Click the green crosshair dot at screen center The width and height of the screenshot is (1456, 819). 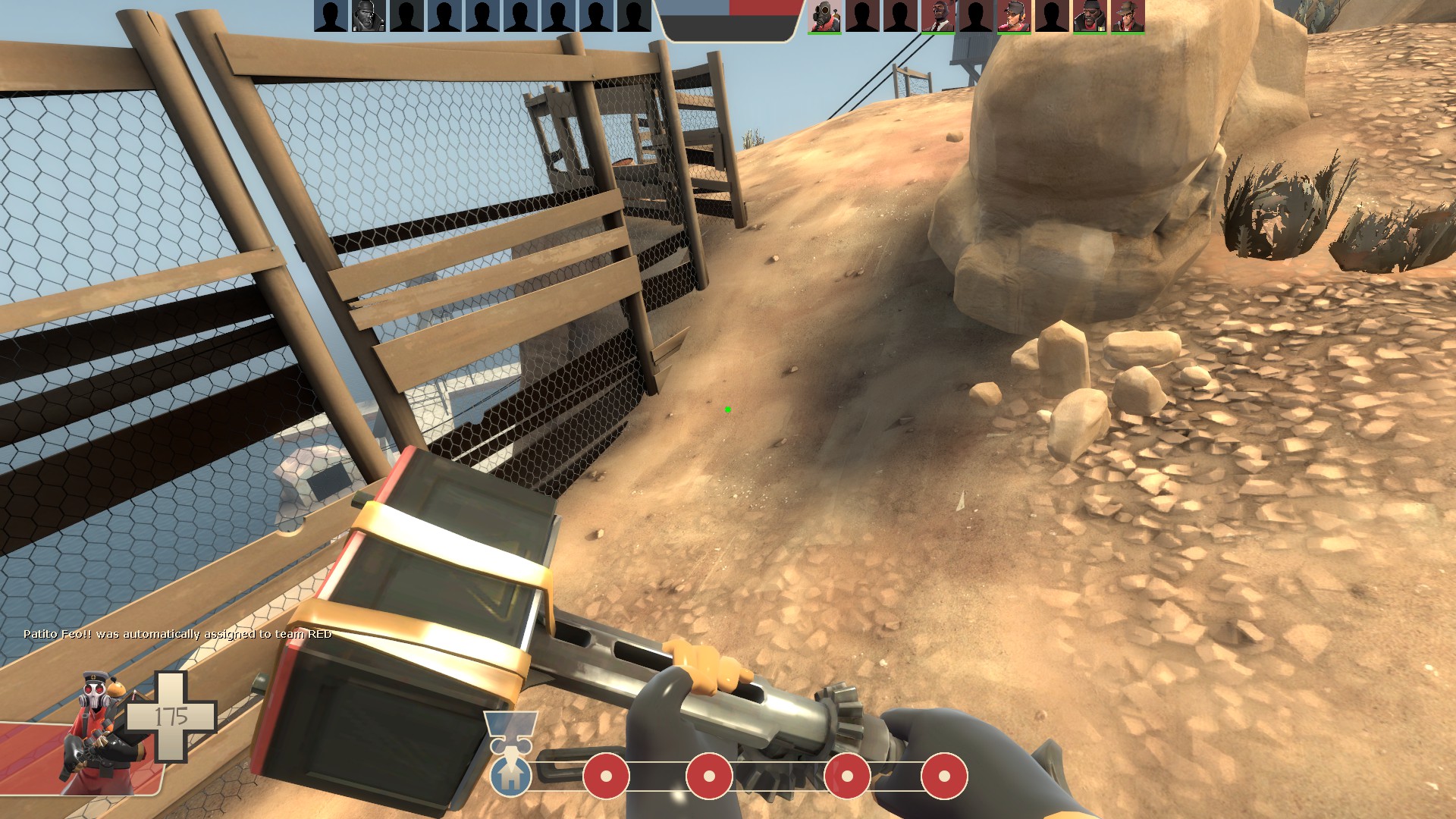(x=727, y=409)
